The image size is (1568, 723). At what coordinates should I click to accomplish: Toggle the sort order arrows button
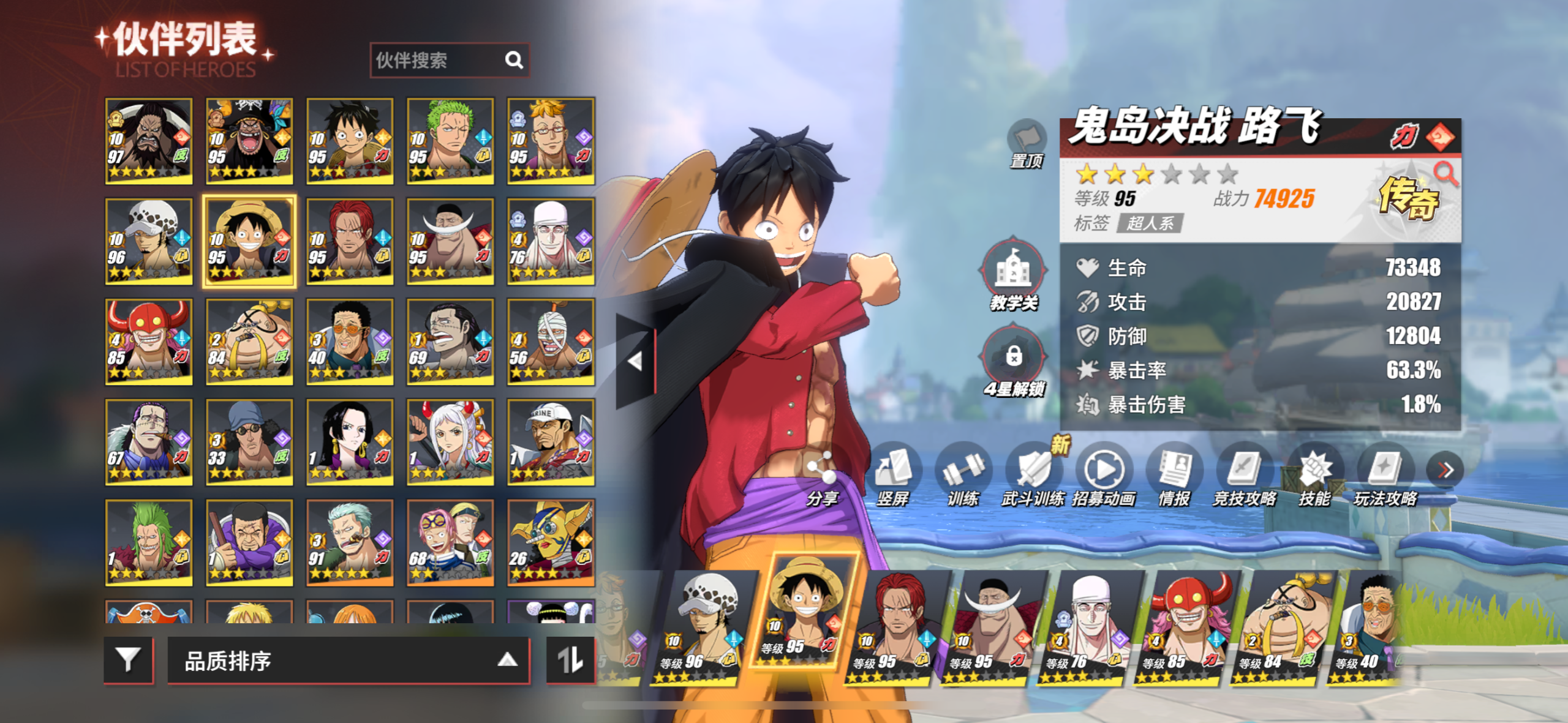click(x=570, y=660)
